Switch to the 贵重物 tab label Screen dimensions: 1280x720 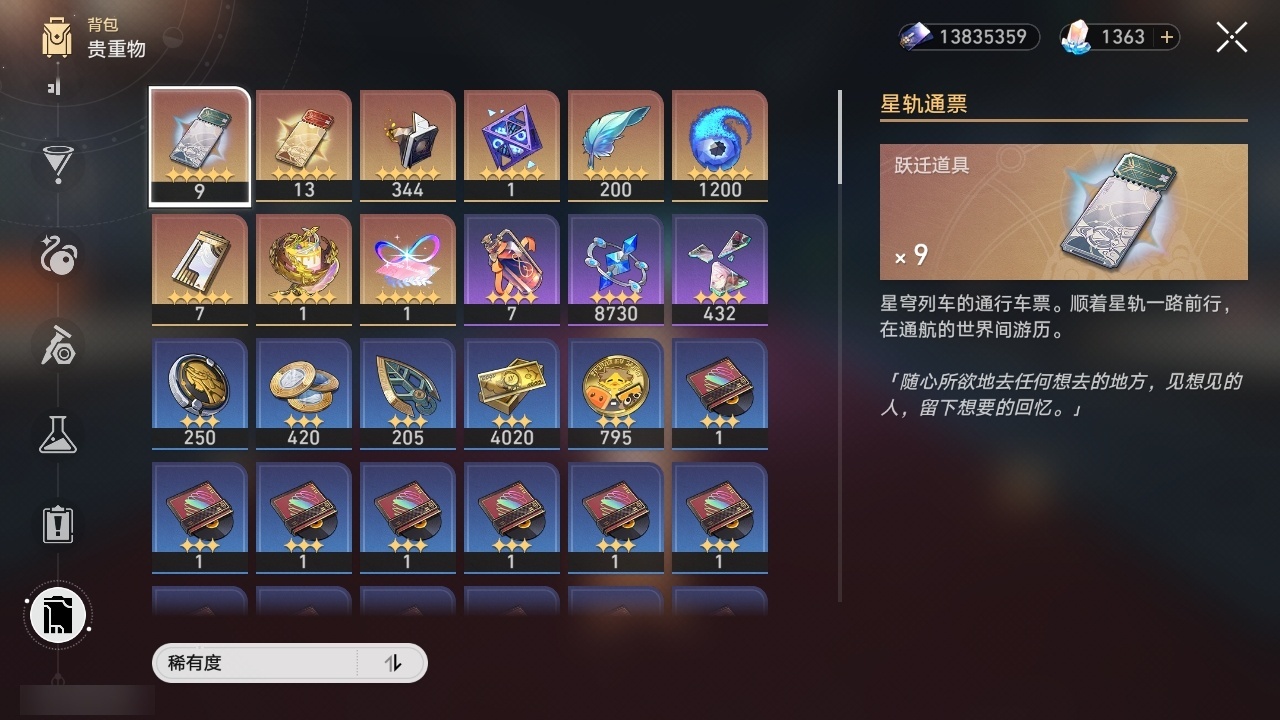tap(116, 50)
